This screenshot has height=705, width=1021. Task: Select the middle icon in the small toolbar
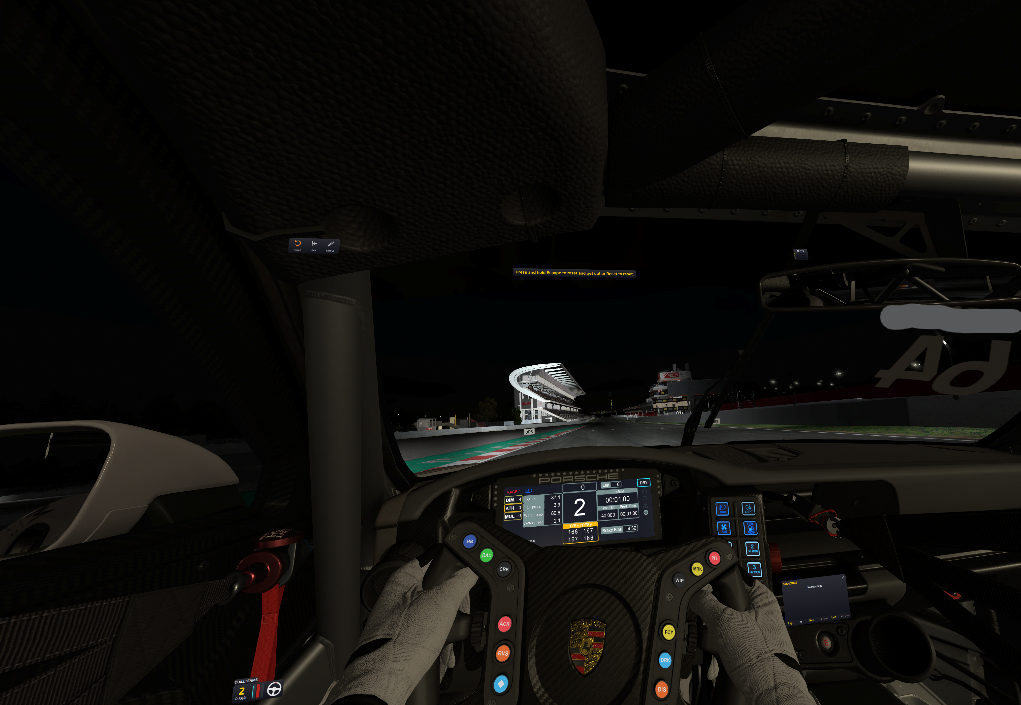314,244
